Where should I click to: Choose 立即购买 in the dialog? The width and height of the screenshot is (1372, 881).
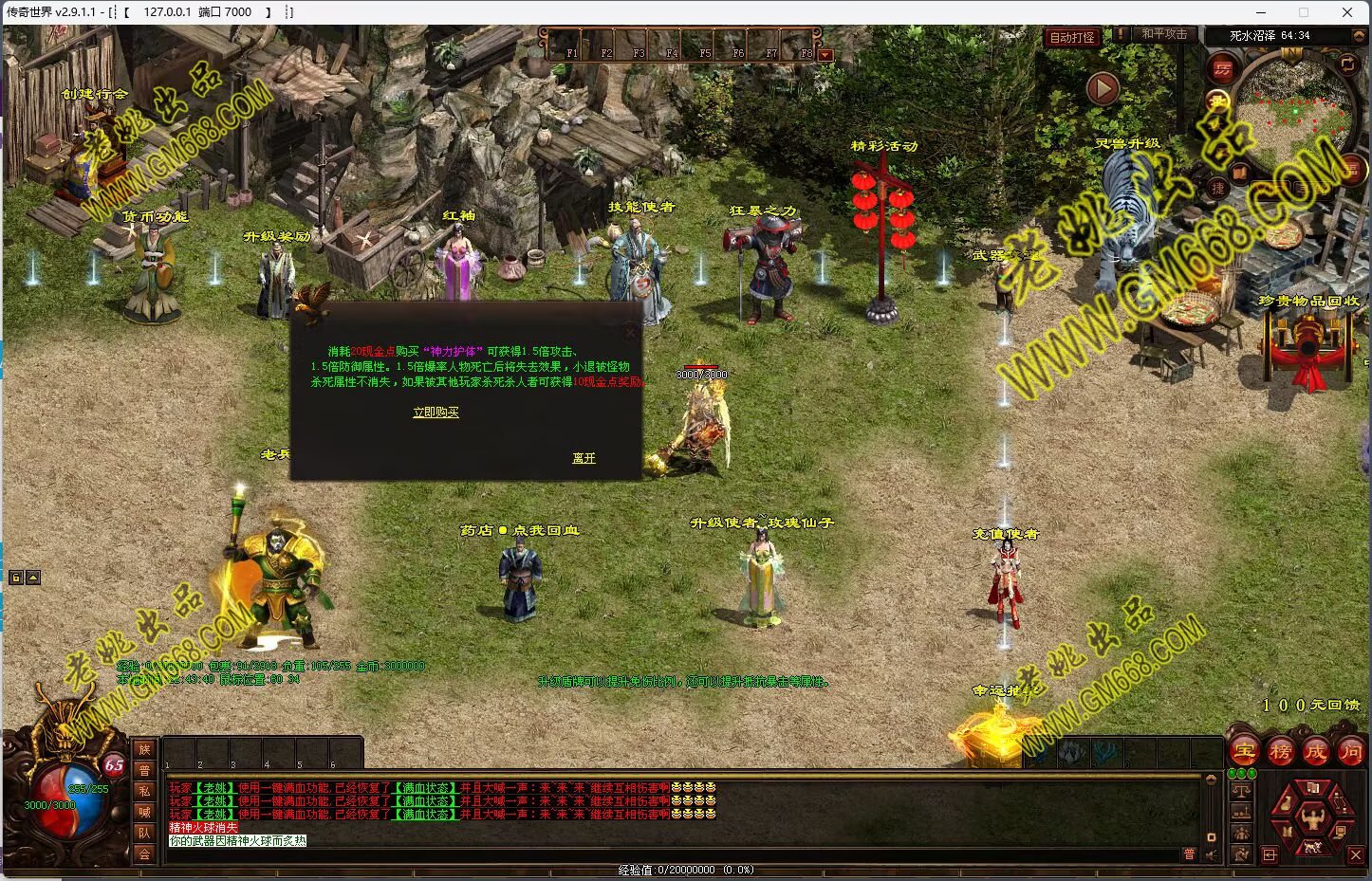pyautogui.click(x=436, y=413)
